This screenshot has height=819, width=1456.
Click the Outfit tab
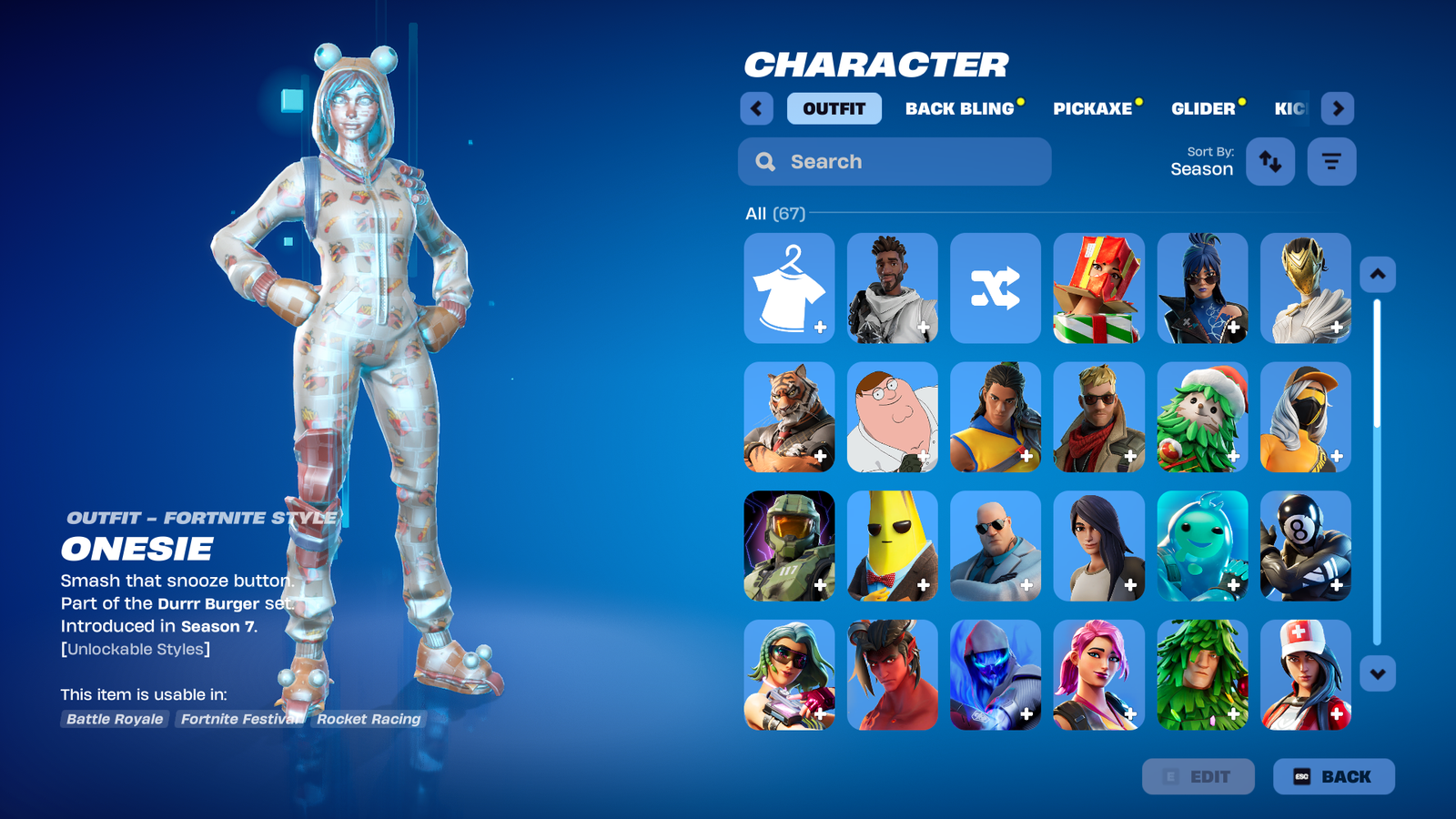(x=834, y=108)
